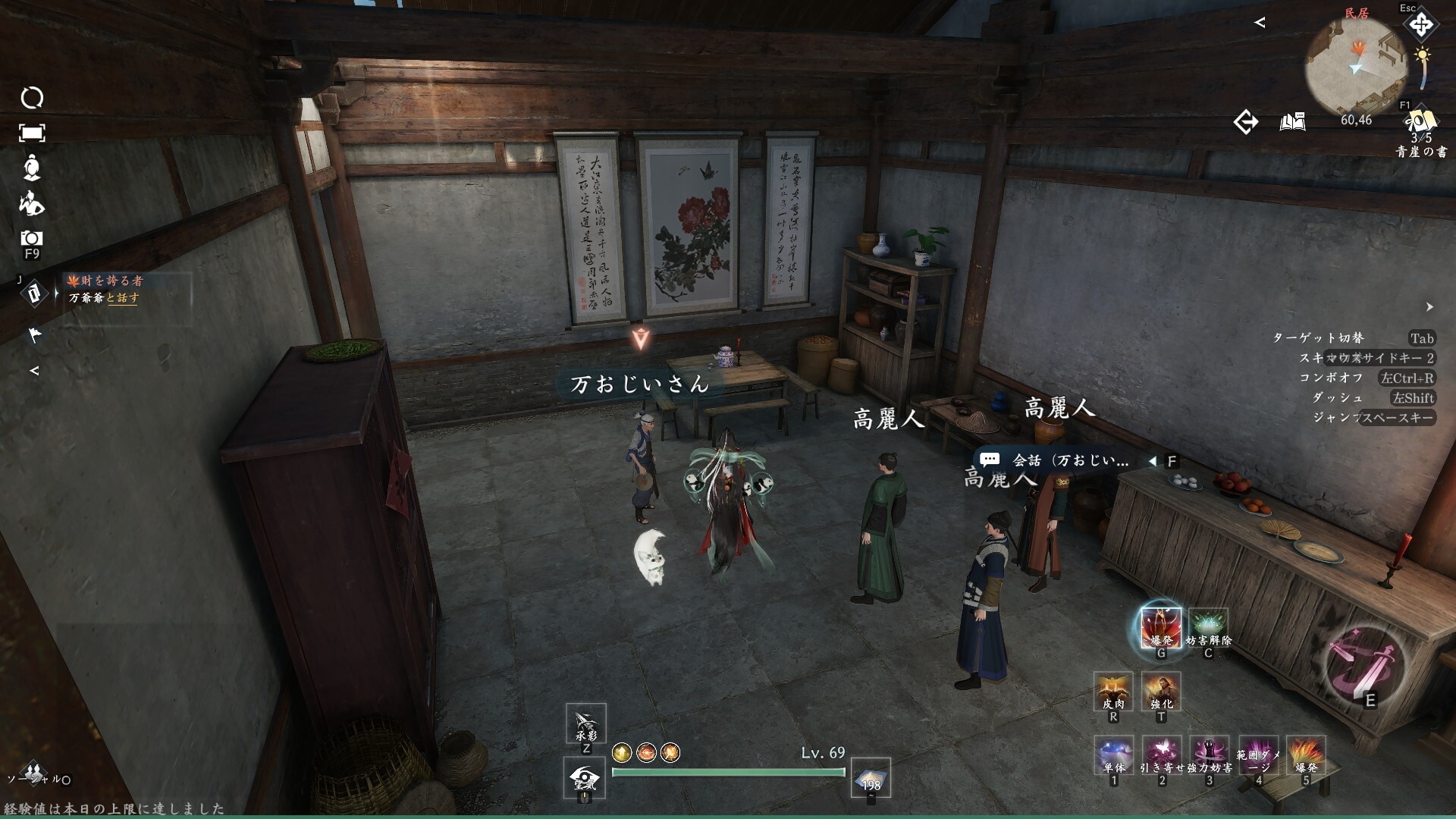Image resolution: width=1456 pixels, height=819 pixels.
Task: Open the main menu diamond icon
Action: [1420, 25]
